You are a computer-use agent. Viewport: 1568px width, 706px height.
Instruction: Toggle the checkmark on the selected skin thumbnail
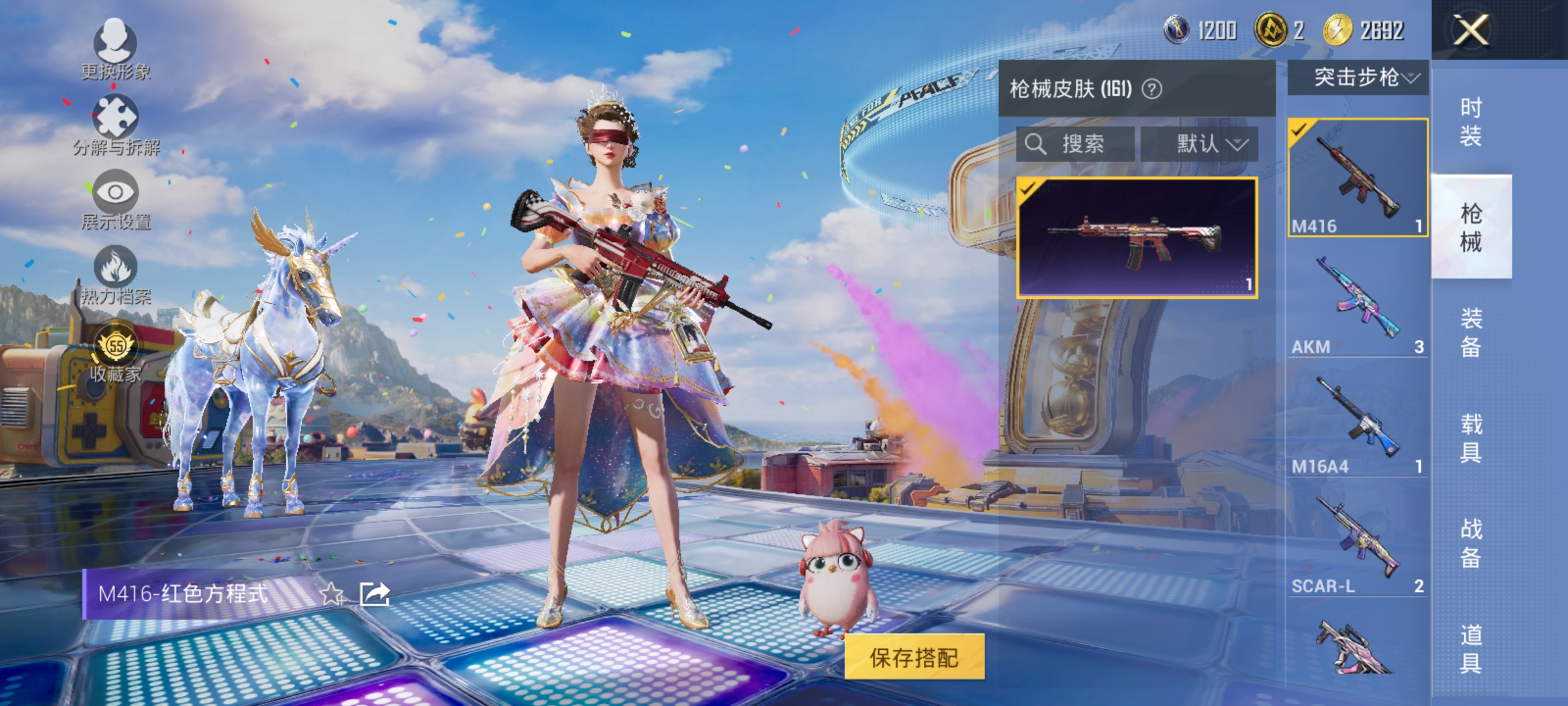[x=1029, y=188]
